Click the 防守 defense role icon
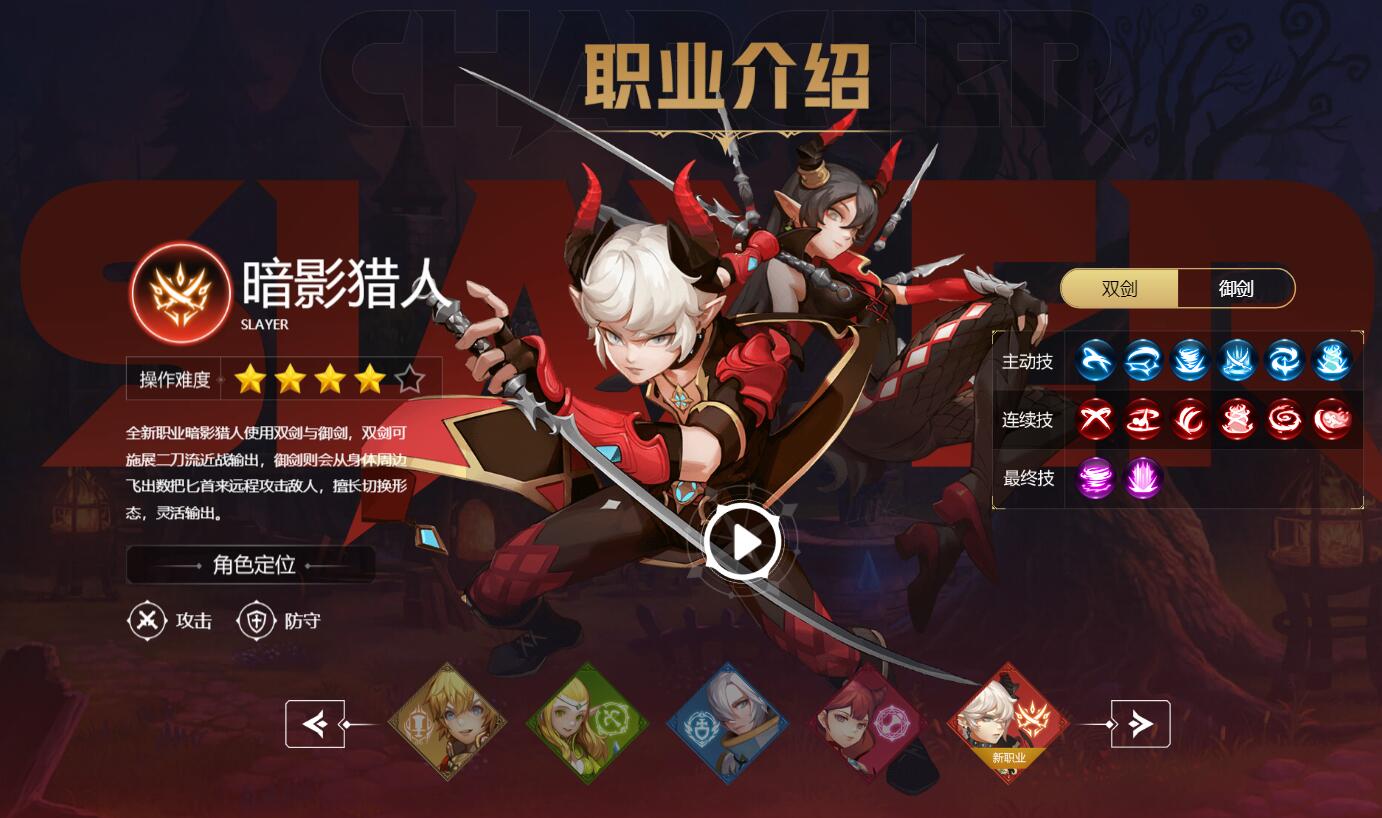The image size is (1382, 818). [x=257, y=620]
